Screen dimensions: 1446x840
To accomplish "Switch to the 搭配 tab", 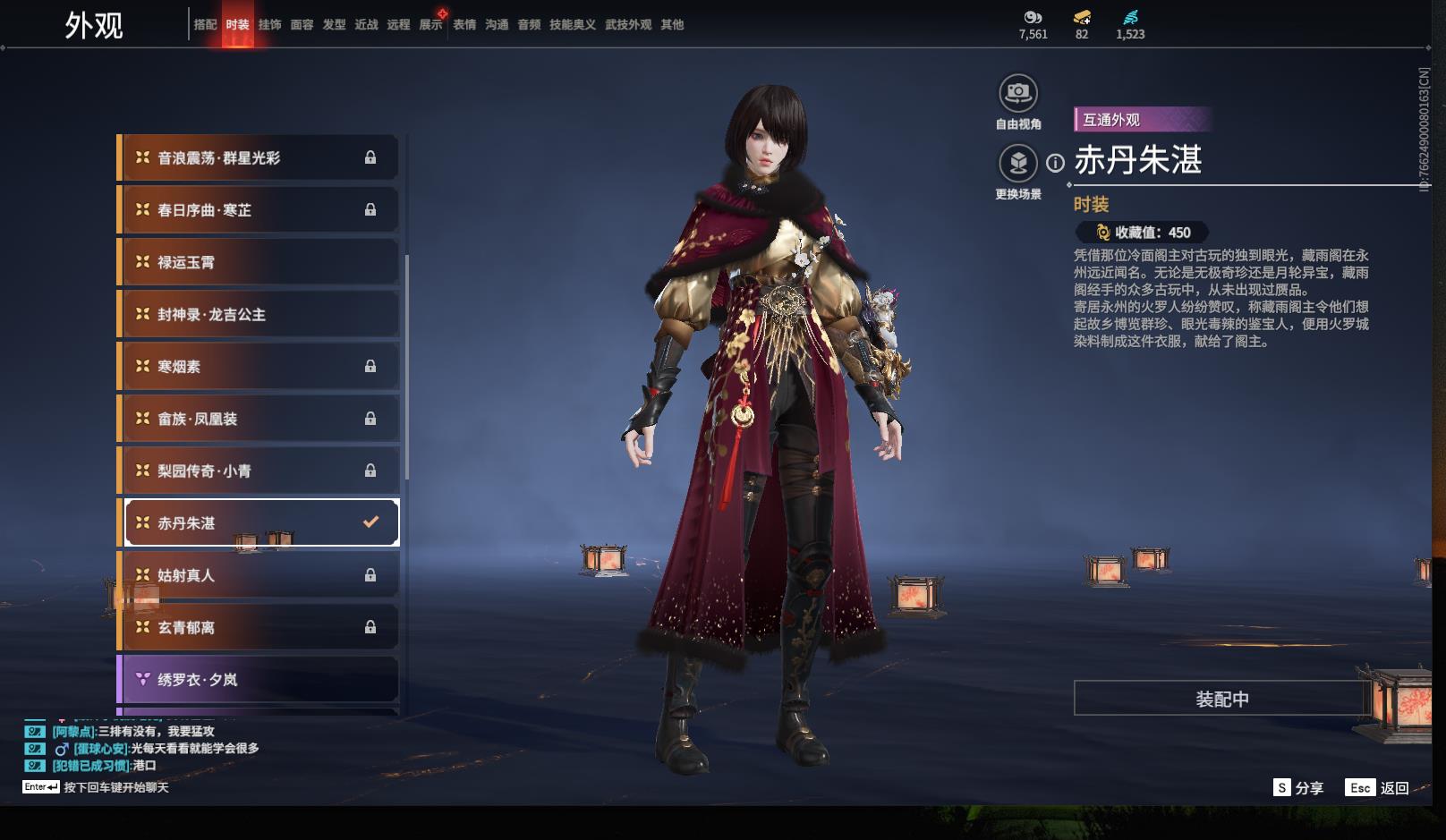I will click(x=205, y=25).
